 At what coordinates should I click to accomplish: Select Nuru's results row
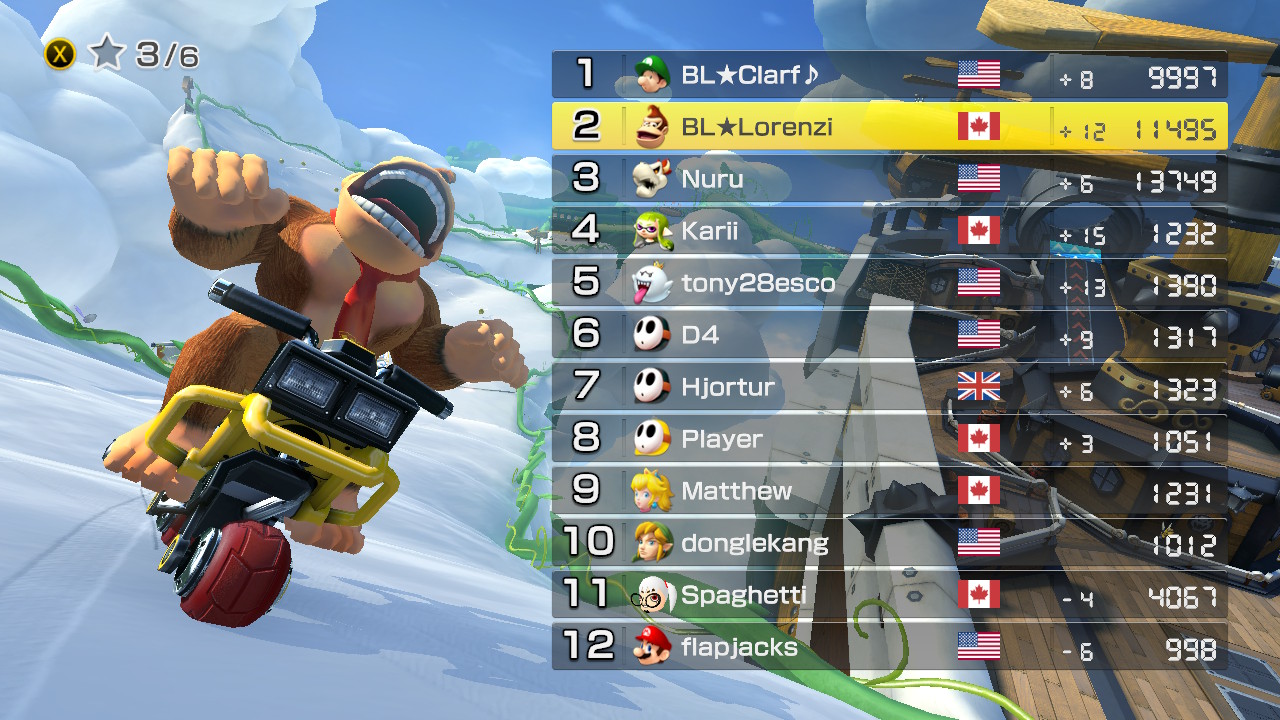(x=889, y=179)
